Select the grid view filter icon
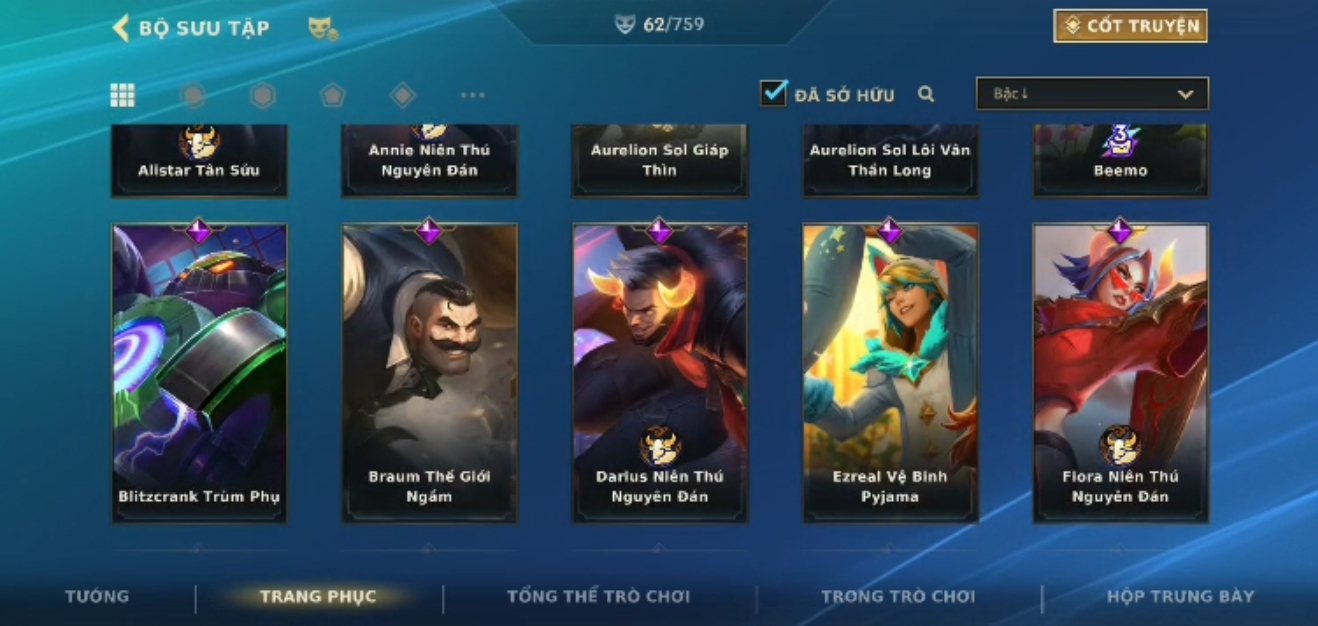Screen dimensions: 1318x626 click(x=122, y=95)
